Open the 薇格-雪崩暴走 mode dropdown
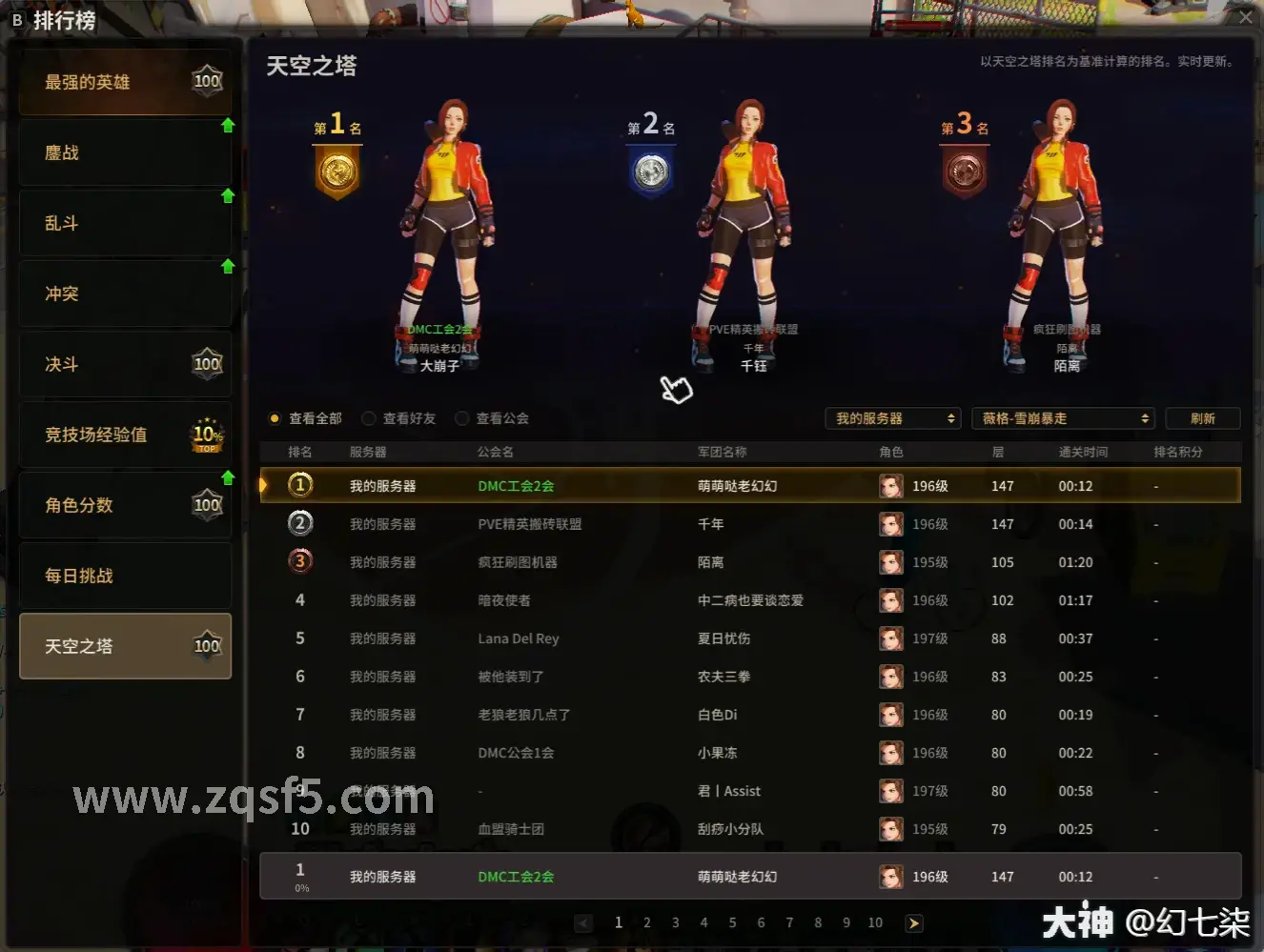Viewport: 1264px width, 952px height. point(1063,417)
